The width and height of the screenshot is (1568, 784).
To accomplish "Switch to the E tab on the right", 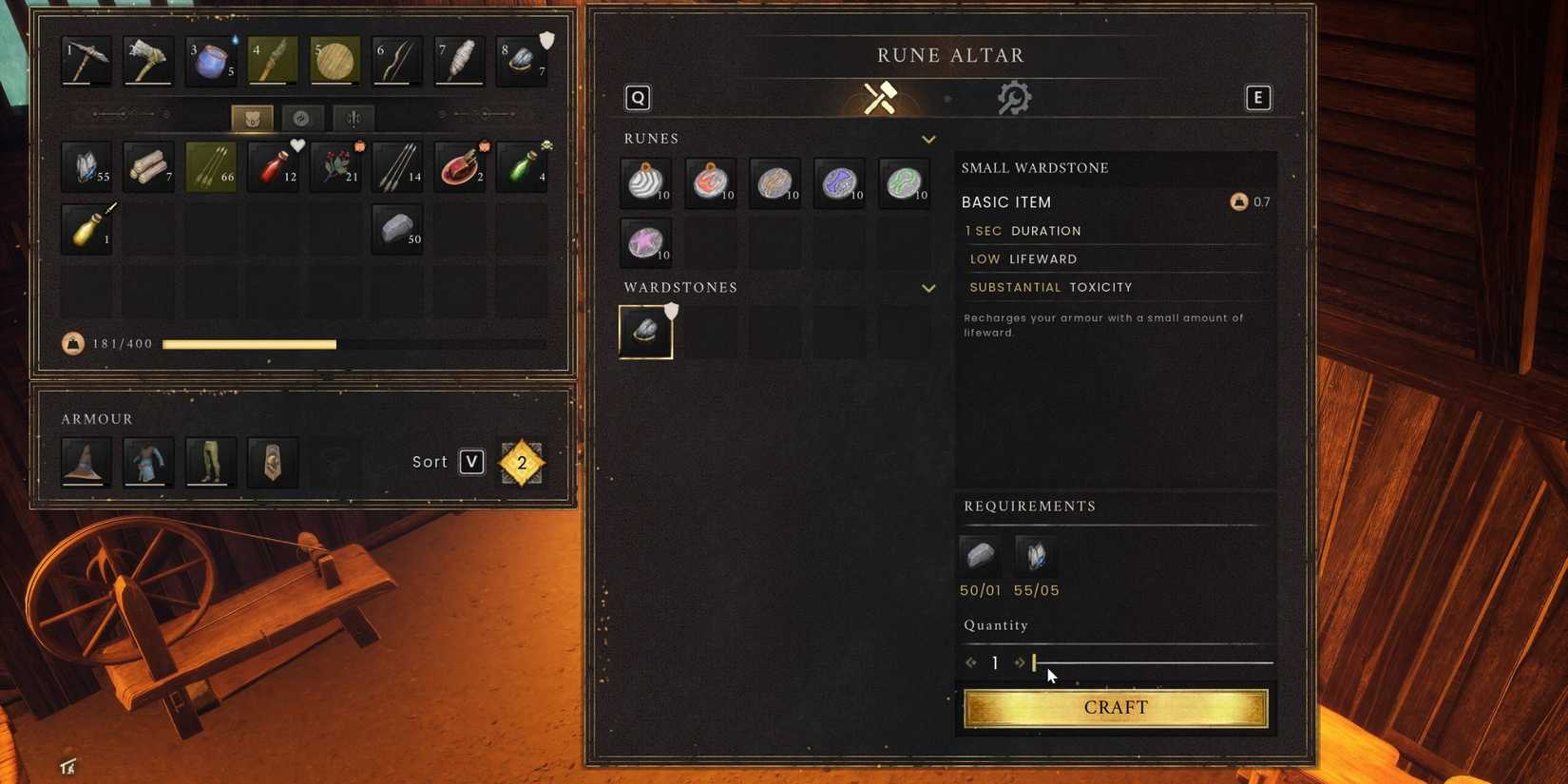I will point(1257,97).
